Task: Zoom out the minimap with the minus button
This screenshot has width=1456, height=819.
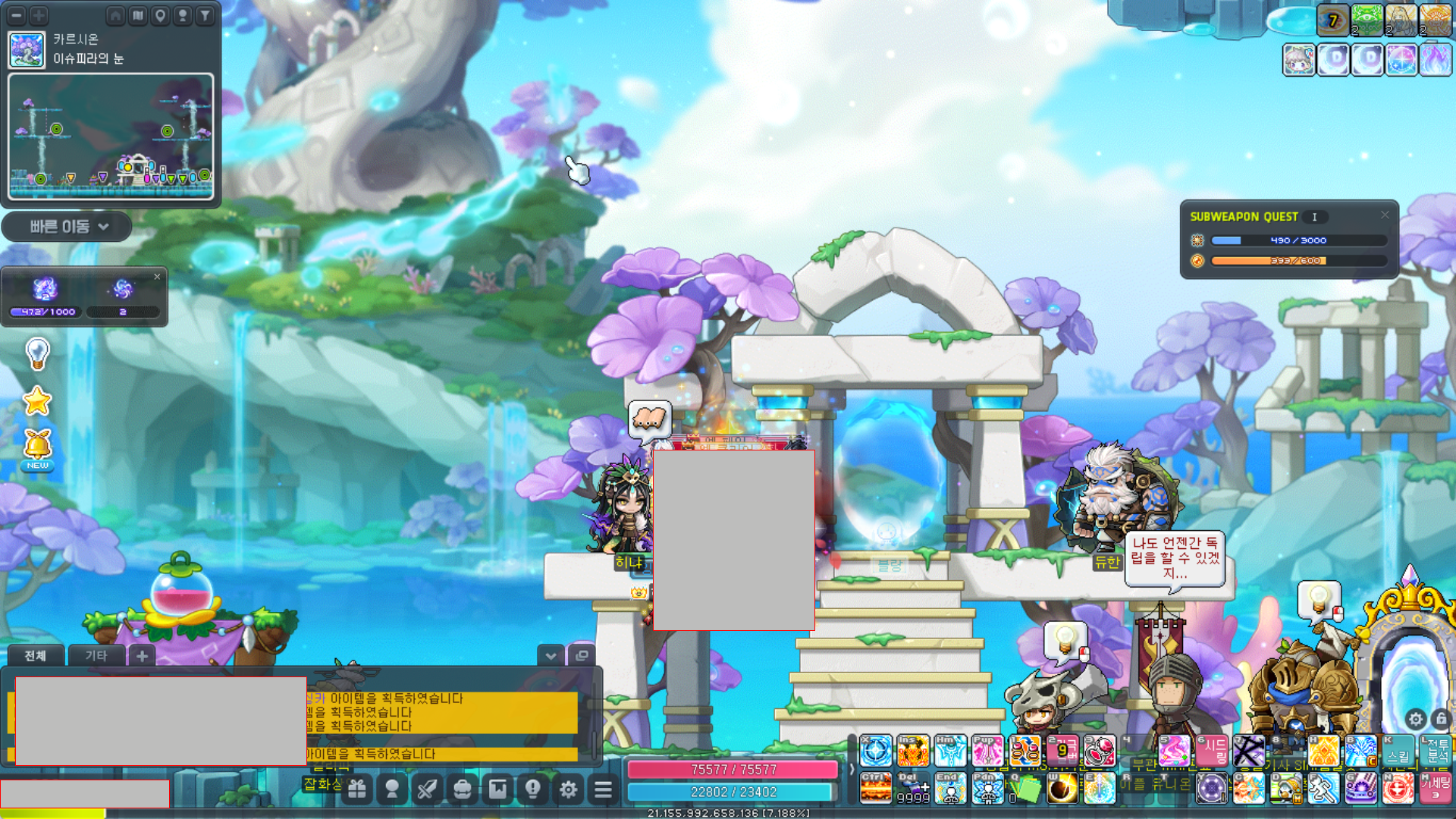Action: (17, 15)
